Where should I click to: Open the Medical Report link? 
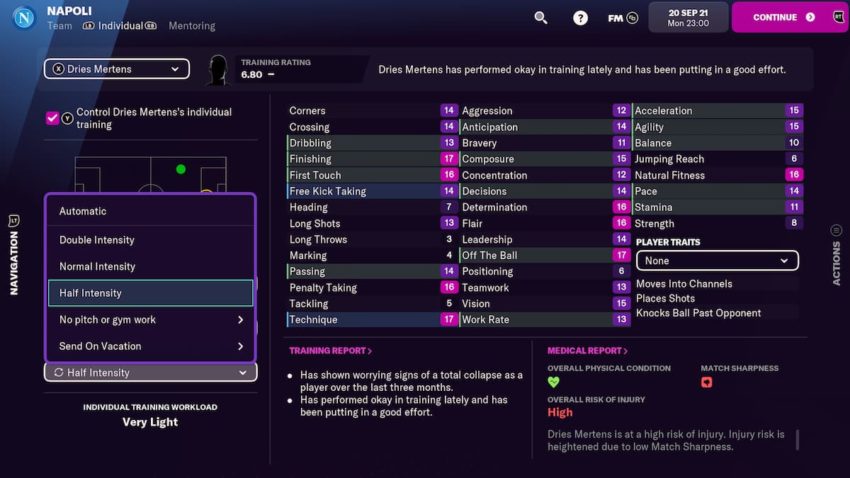tap(587, 351)
